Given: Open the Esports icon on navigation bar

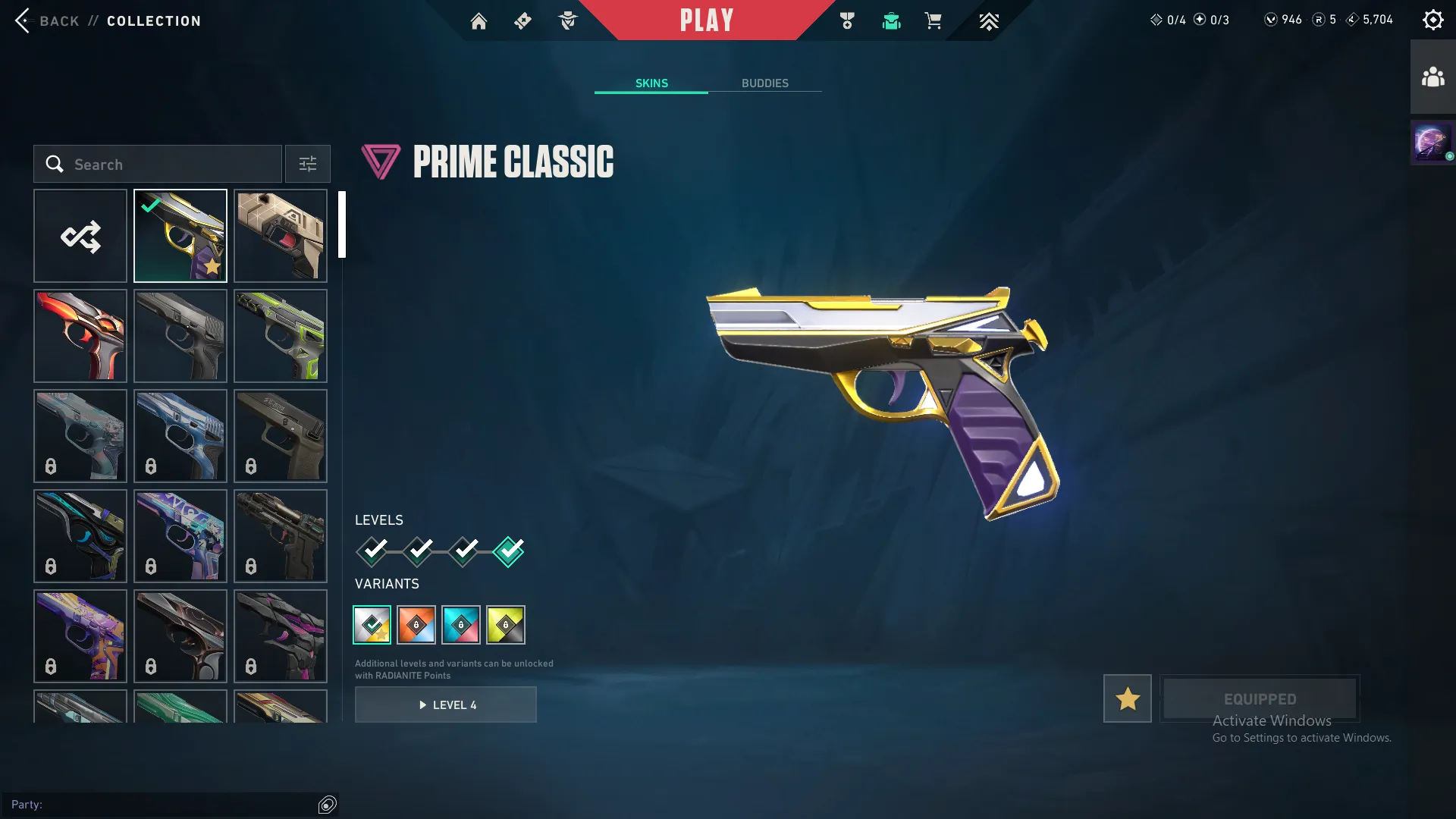Looking at the screenshot, I should click(x=988, y=20).
